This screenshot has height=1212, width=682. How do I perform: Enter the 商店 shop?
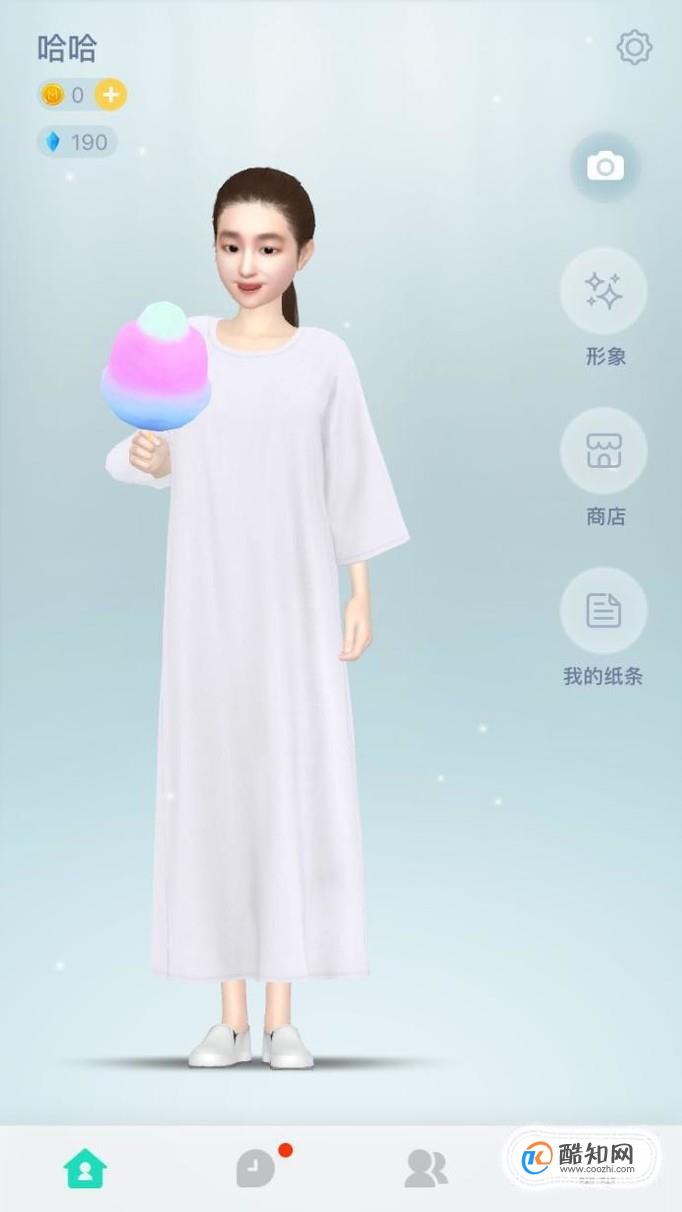604,451
